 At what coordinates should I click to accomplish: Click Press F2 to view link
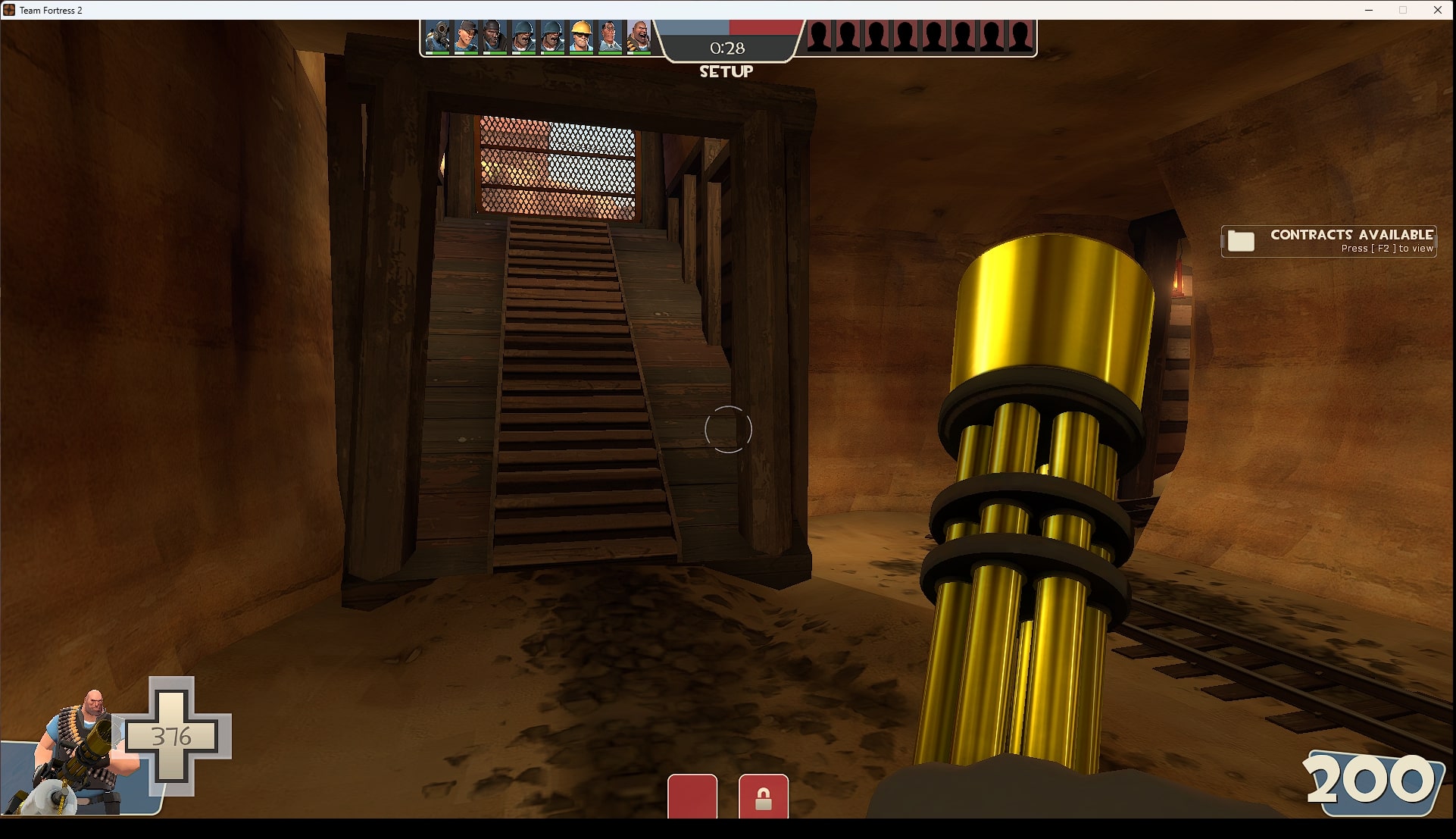1386,249
